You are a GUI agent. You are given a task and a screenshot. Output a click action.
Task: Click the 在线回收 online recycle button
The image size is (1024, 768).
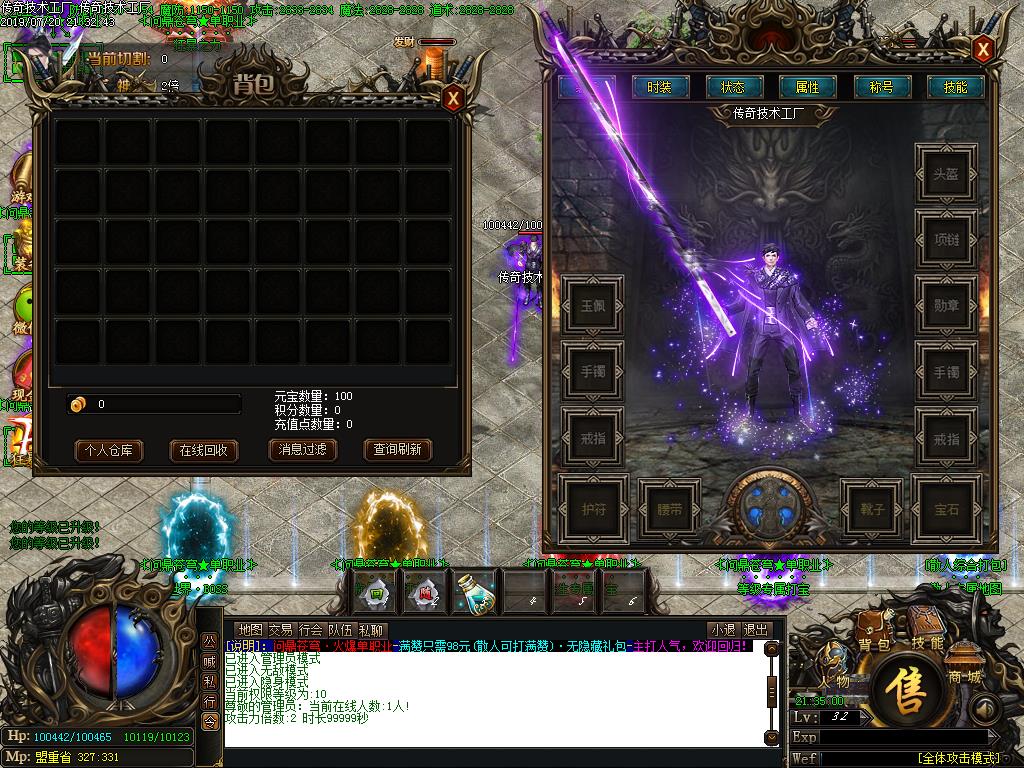pyautogui.click(x=203, y=450)
